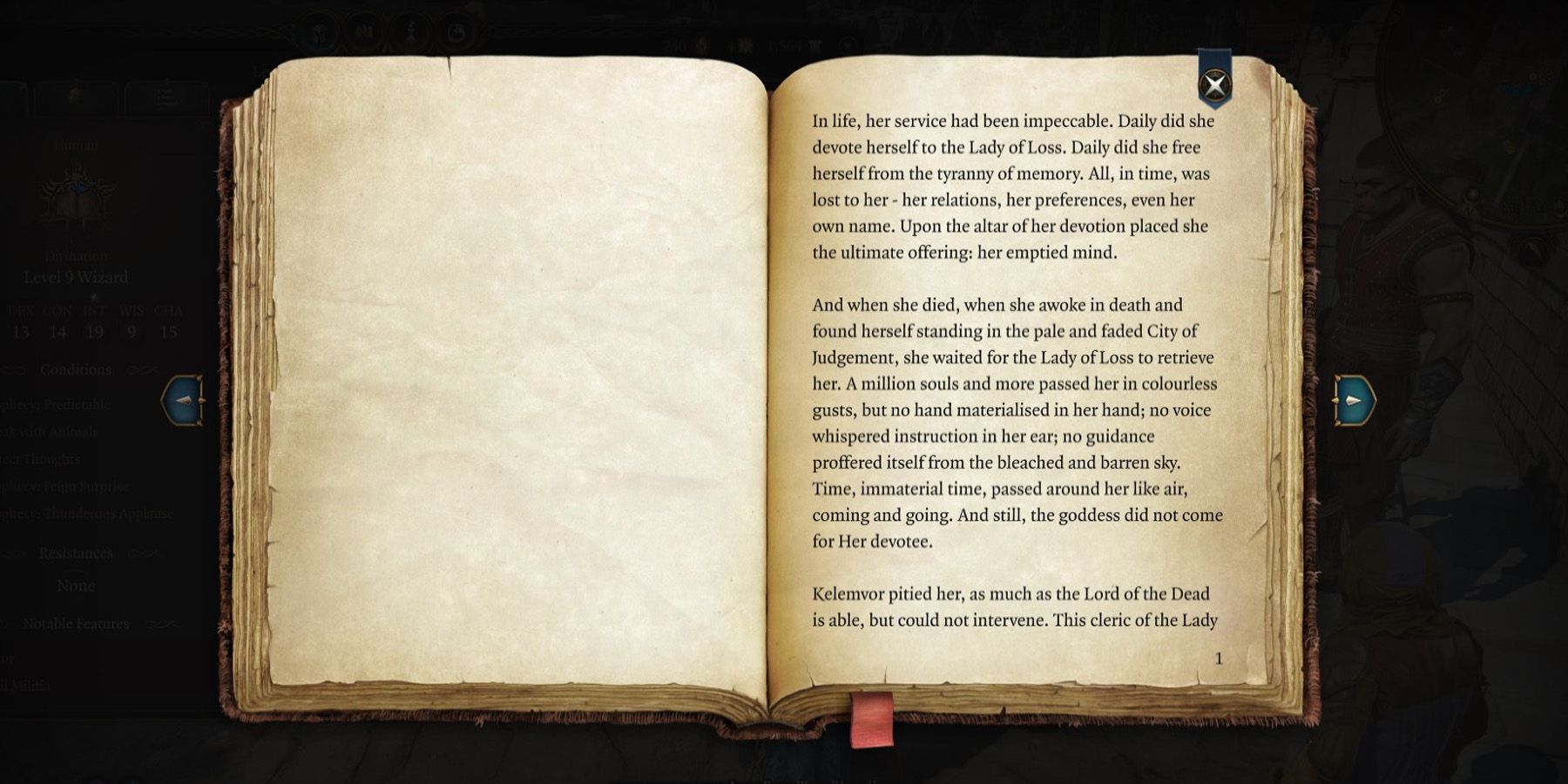Expand the Notable Features section

coord(77,624)
